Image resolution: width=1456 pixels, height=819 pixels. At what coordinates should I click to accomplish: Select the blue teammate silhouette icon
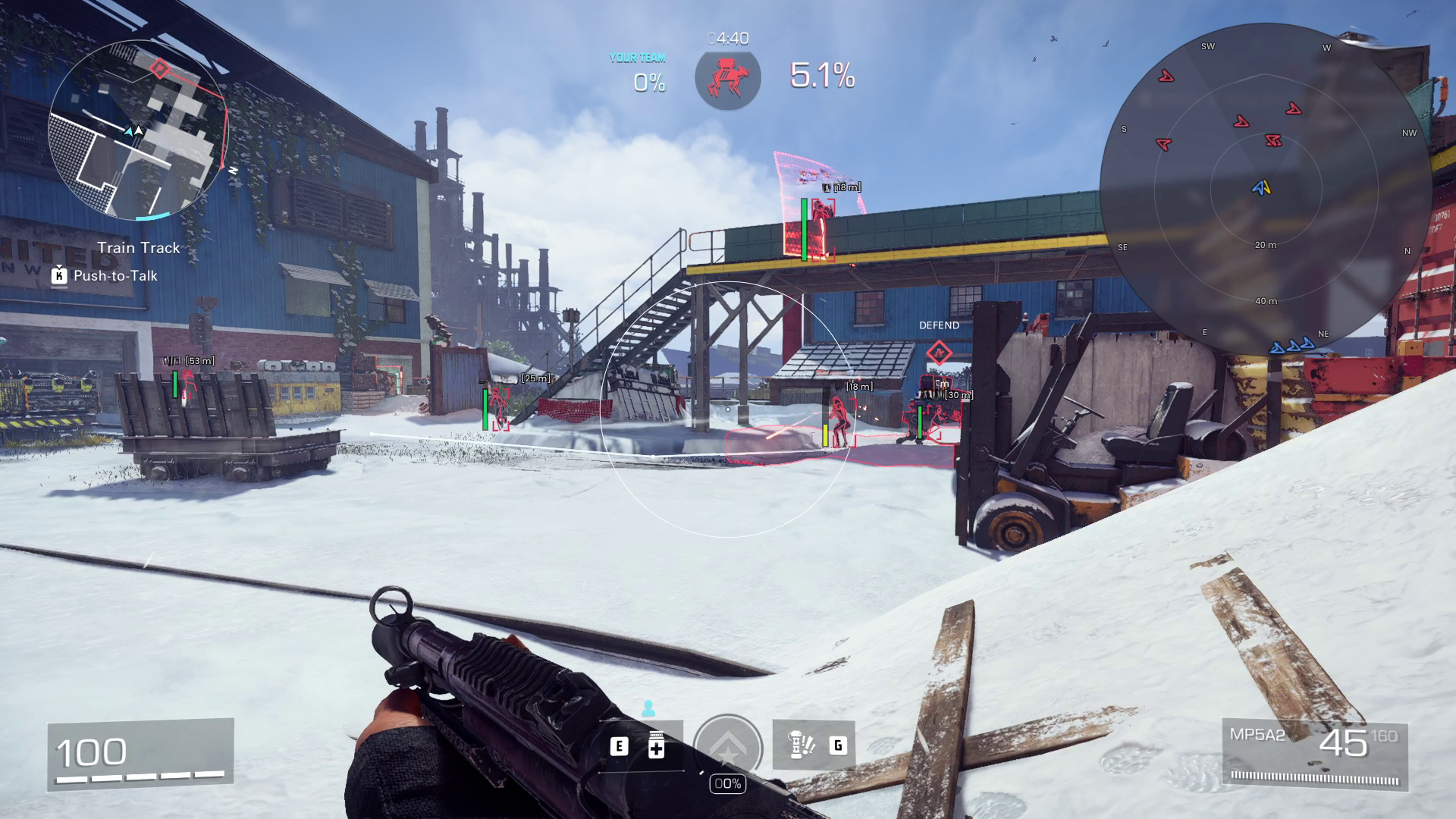click(648, 708)
